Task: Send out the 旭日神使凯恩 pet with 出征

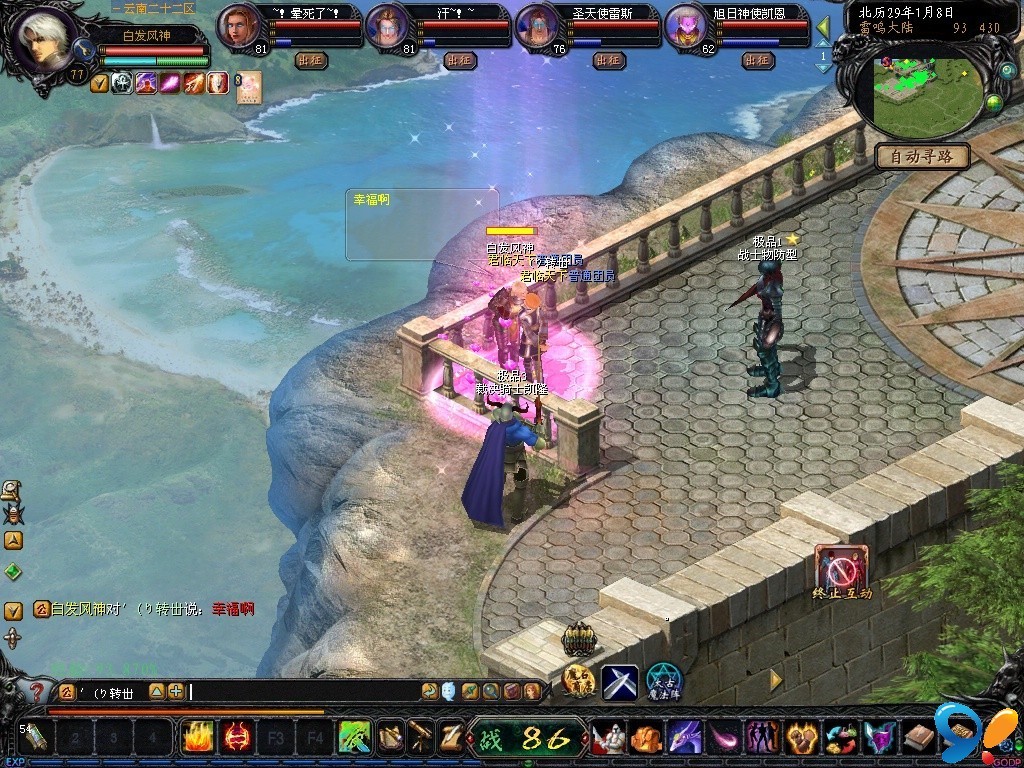Action: 757,60
